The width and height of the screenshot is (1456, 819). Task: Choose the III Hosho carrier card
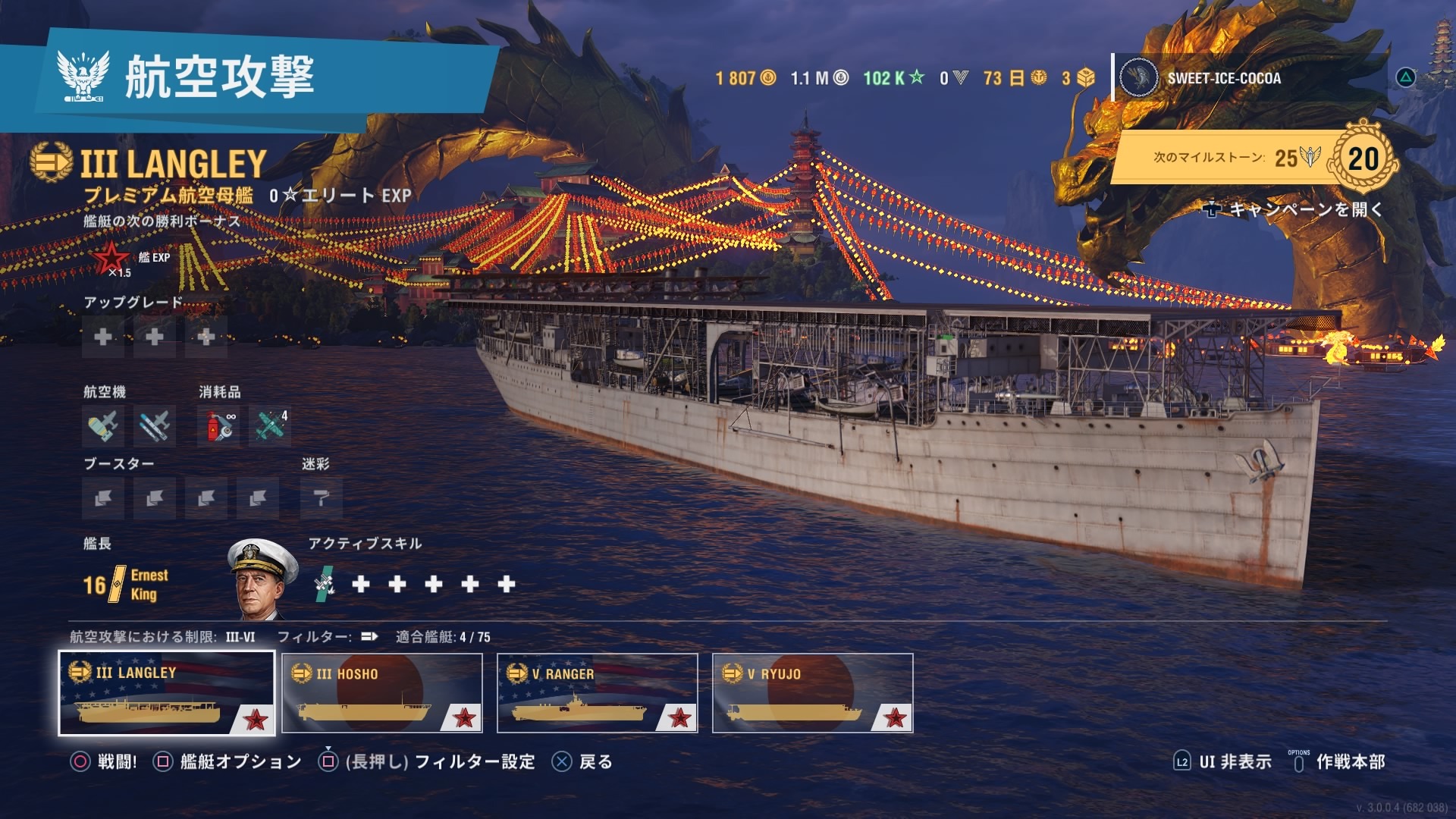(382, 693)
